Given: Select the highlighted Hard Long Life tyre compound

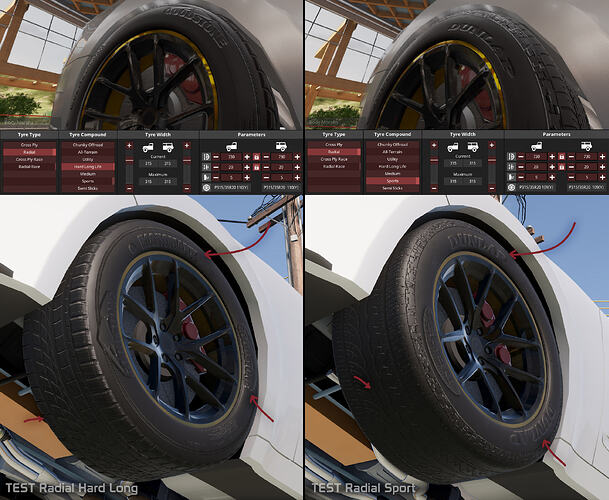Looking at the screenshot, I should pyautogui.click(x=87, y=165).
